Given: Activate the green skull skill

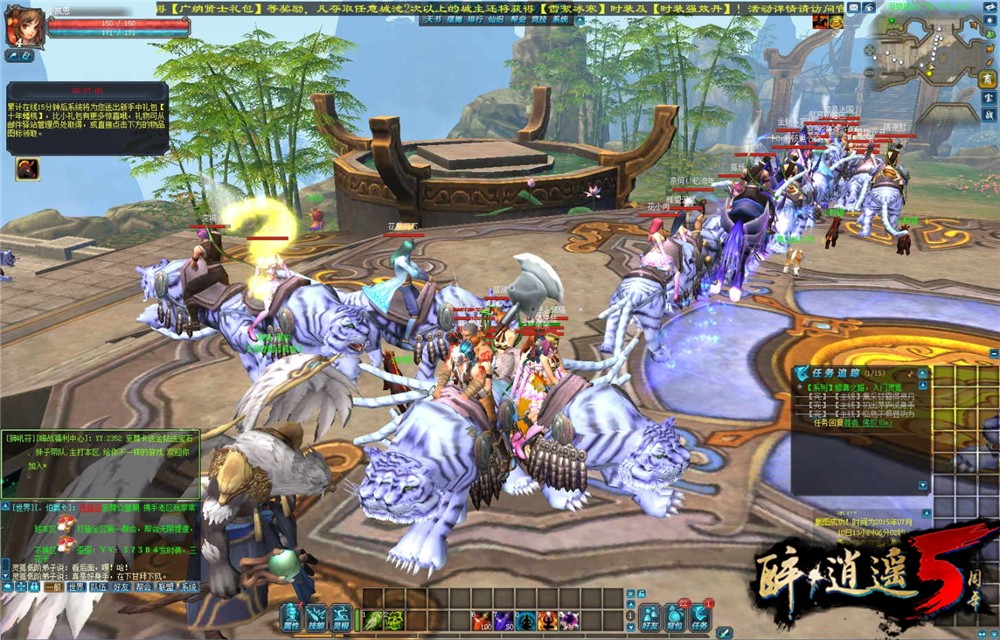Looking at the screenshot, I should (395, 621).
